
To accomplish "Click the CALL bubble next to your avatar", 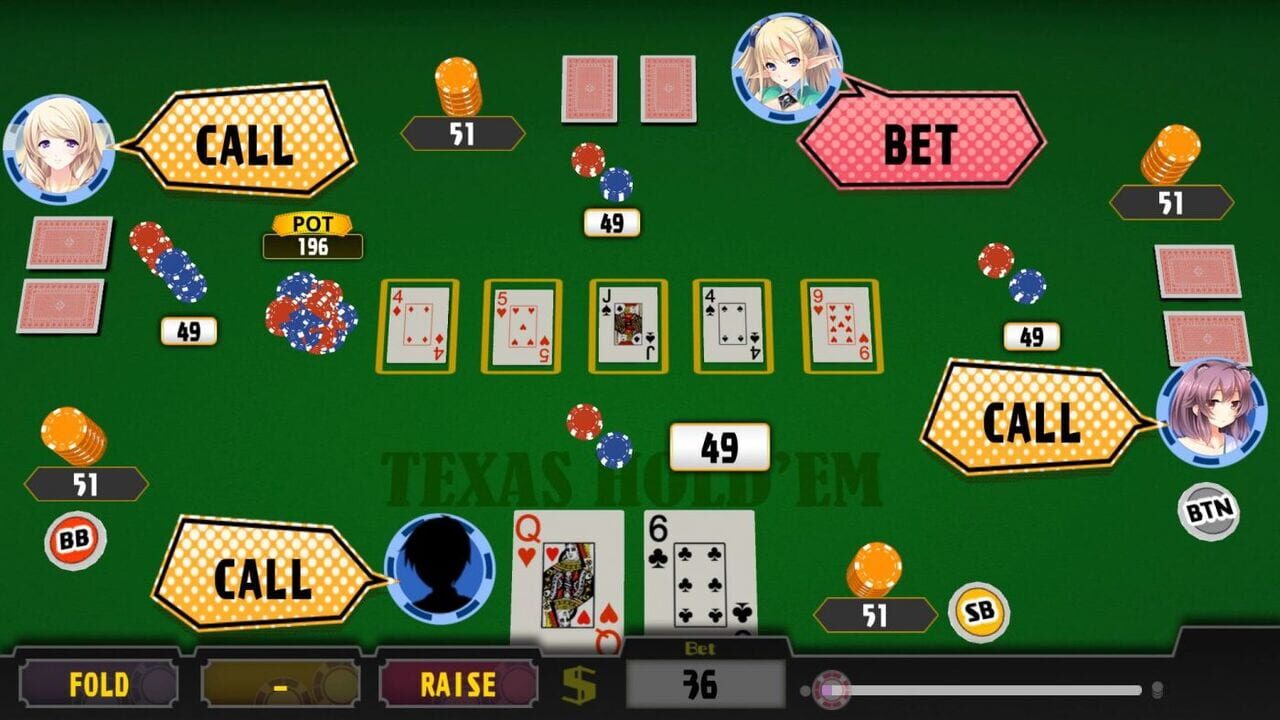I will tap(263, 578).
